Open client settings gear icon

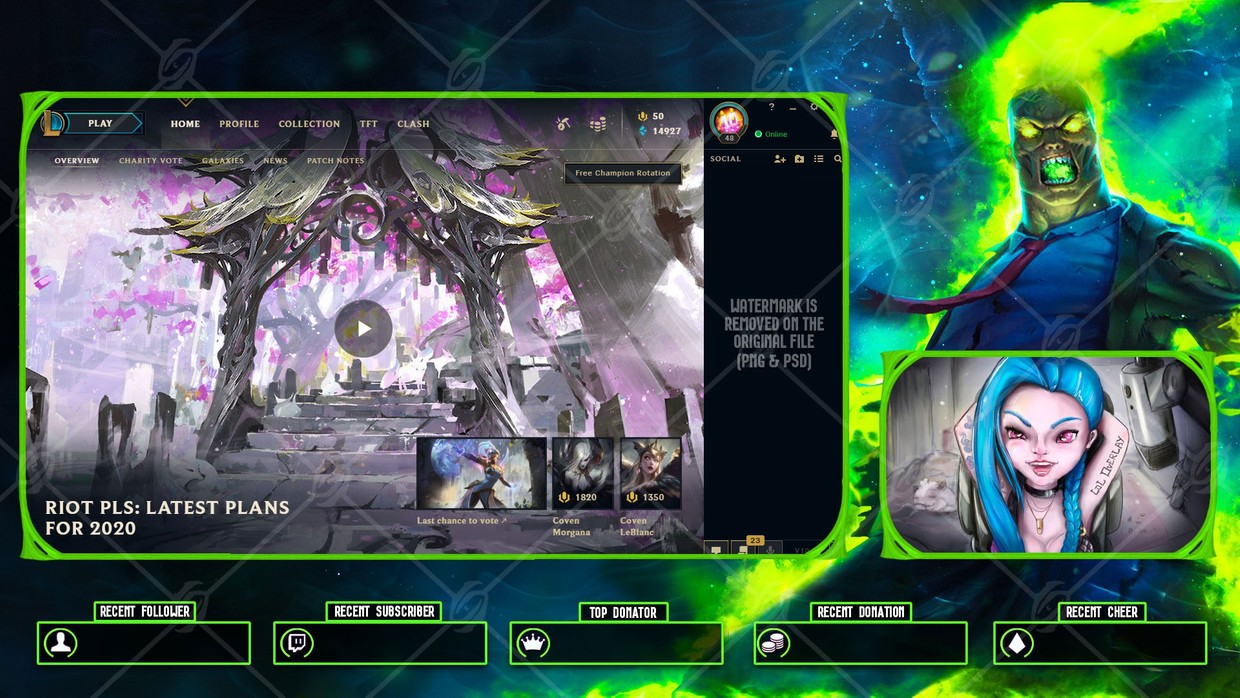pos(814,106)
